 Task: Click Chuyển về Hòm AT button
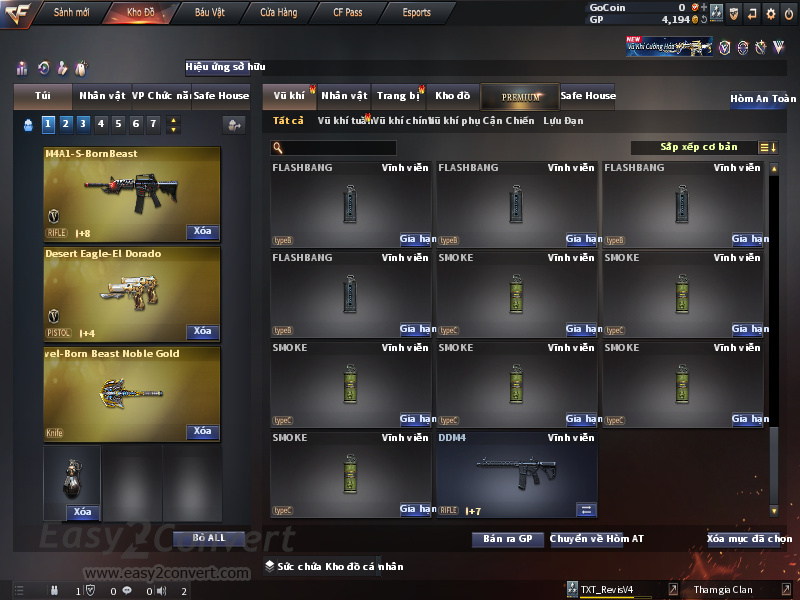596,539
